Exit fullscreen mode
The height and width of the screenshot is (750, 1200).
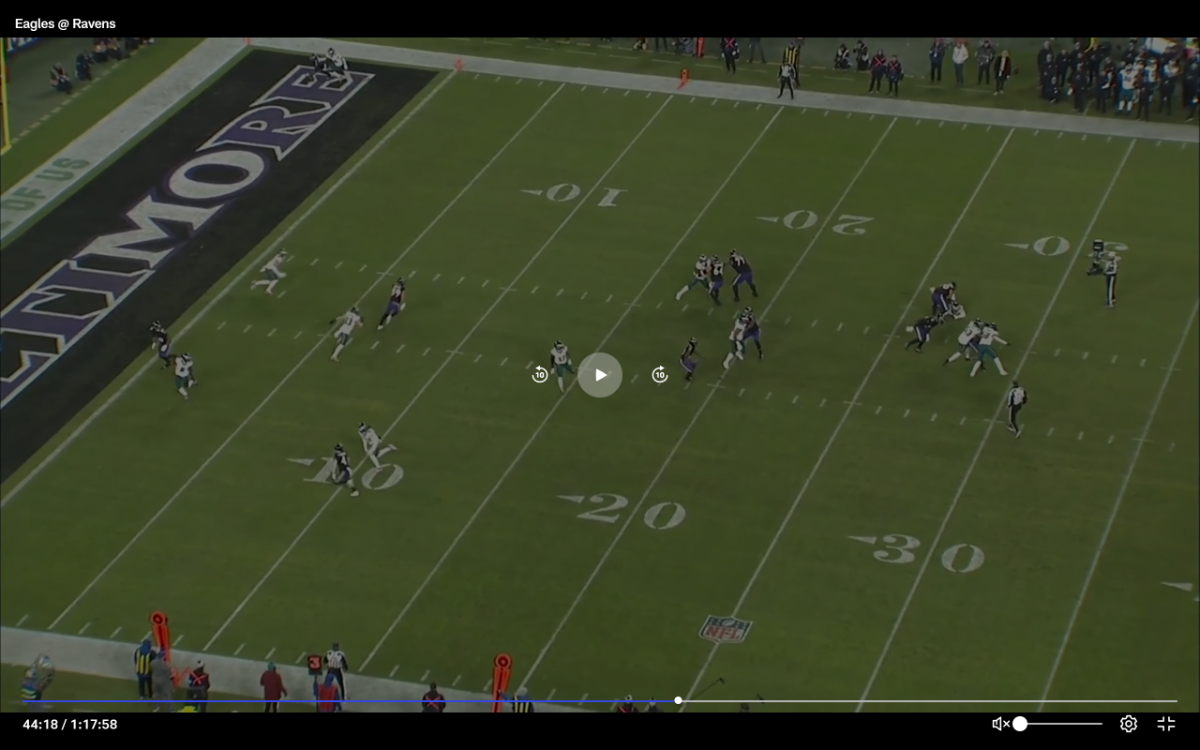point(1166,724)
